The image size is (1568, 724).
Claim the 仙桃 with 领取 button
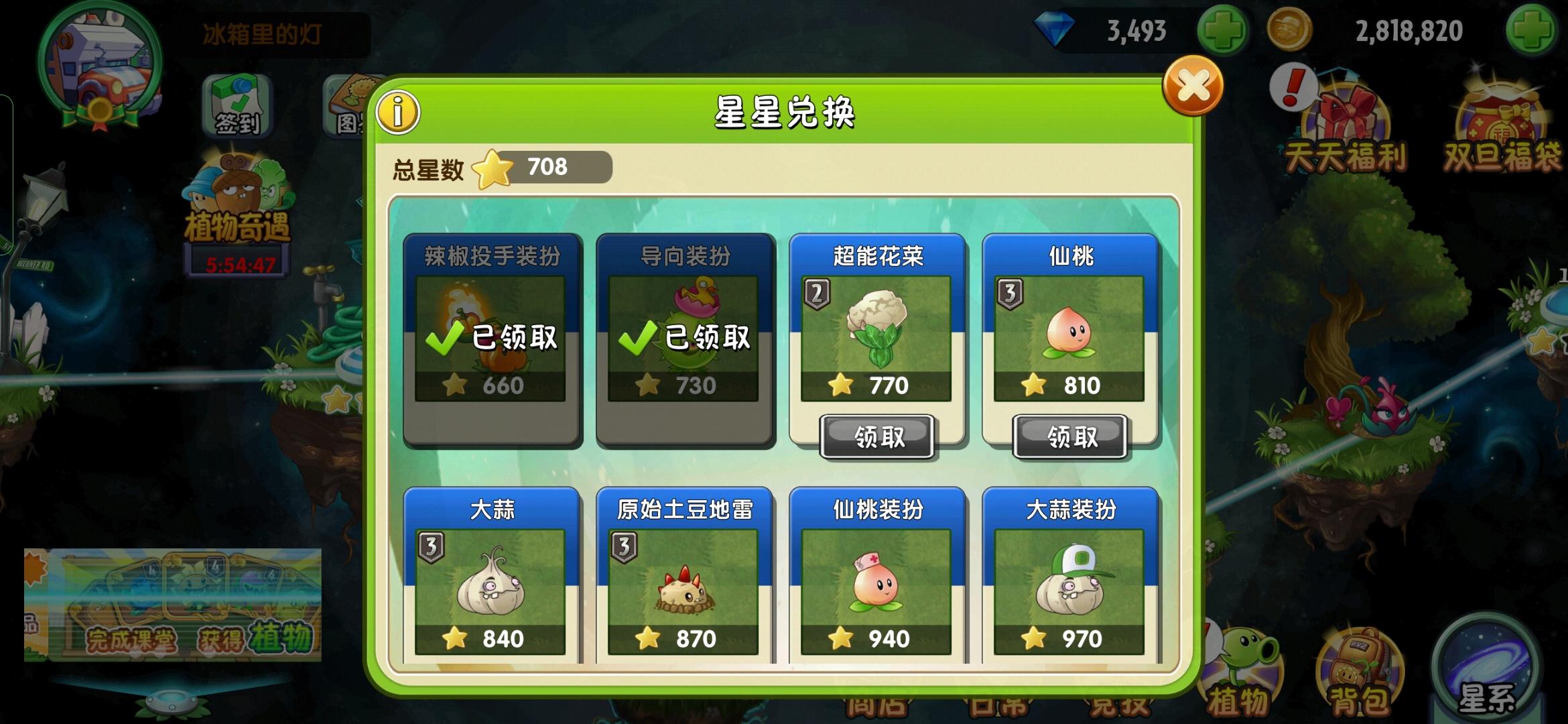click(x=1070, y=436)
